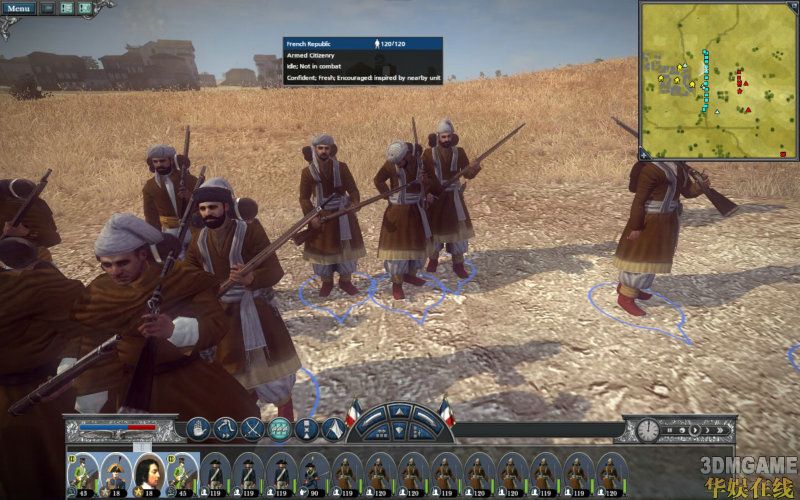This screenshot has width=800, height=500.
Task: Click the battlefield minimap
Action: pyautogui.click(x=716, y=80)
